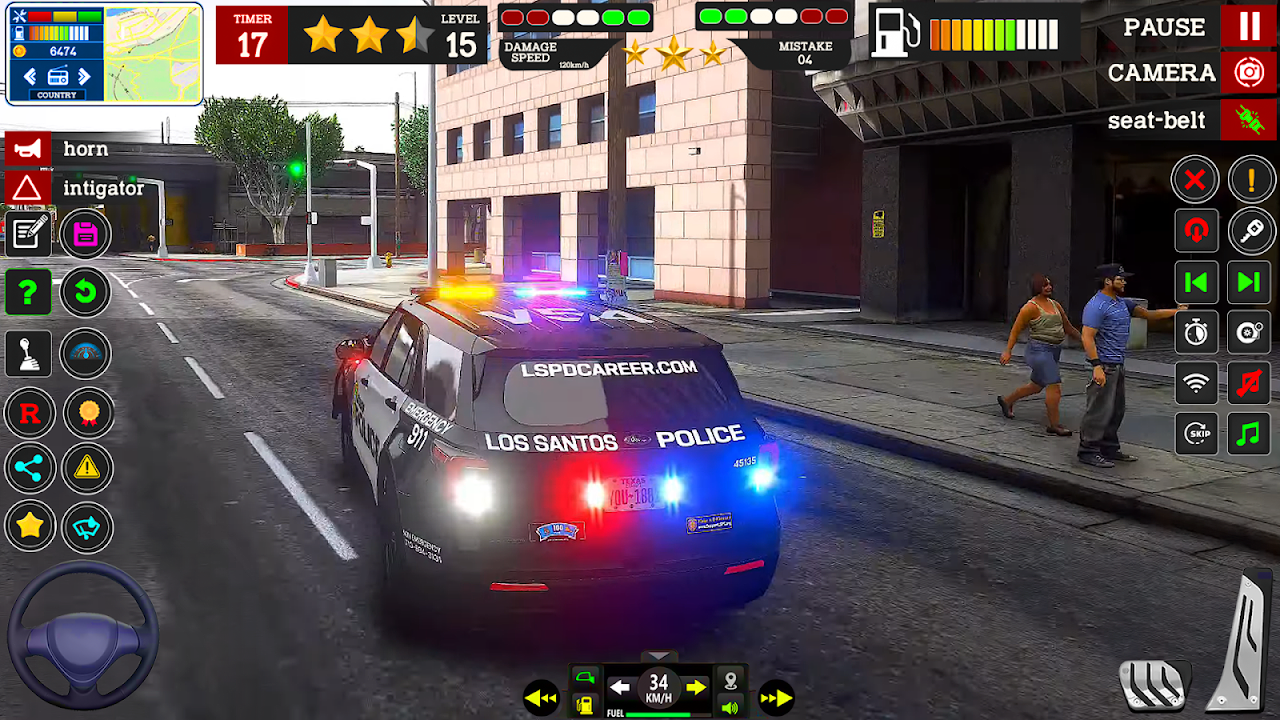Skip to next radio track
This screenshot has width=1280, height=720.
tap(1249, 283)
